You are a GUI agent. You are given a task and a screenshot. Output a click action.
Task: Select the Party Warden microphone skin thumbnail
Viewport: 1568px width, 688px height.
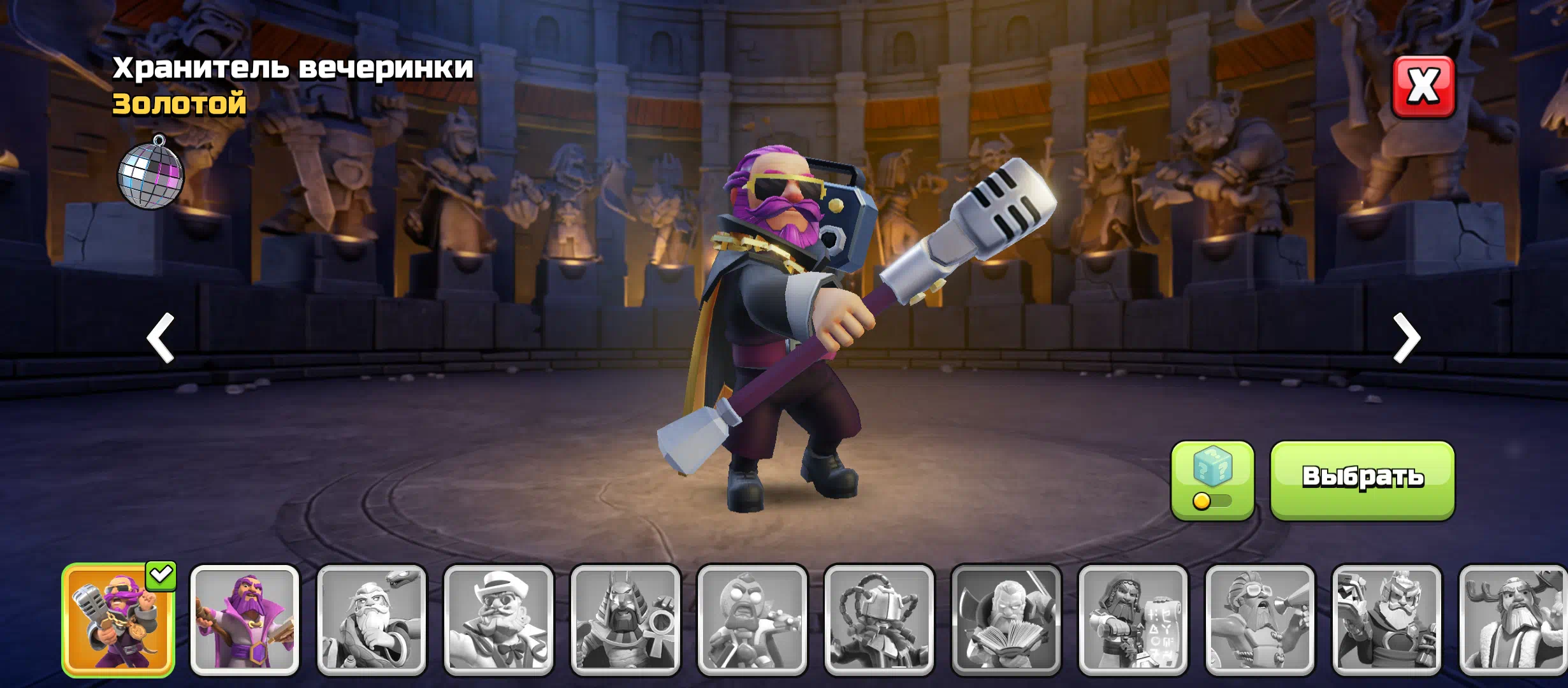click(118, 620)
